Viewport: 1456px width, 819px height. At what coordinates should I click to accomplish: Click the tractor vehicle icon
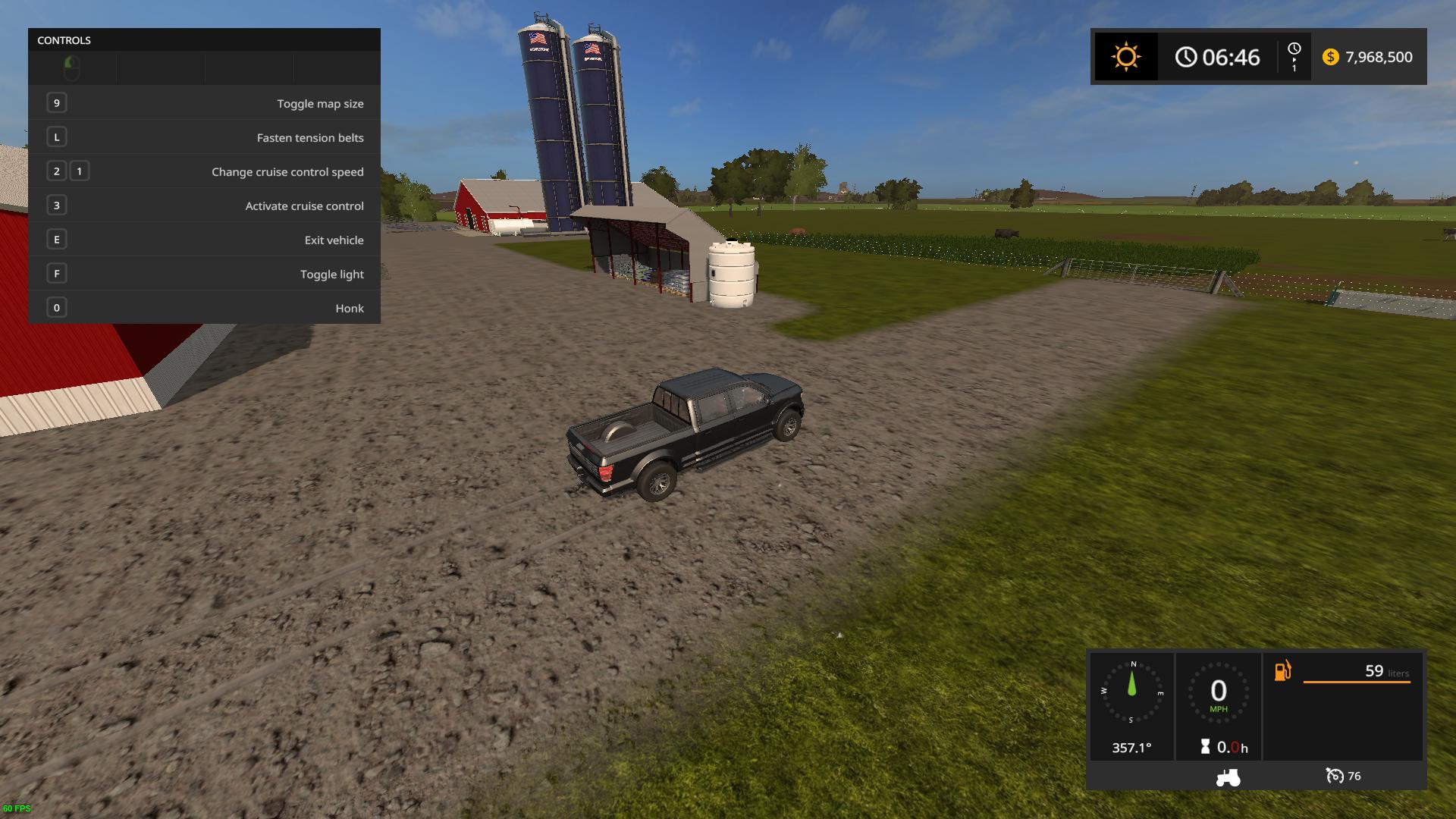coord(1228,777)
